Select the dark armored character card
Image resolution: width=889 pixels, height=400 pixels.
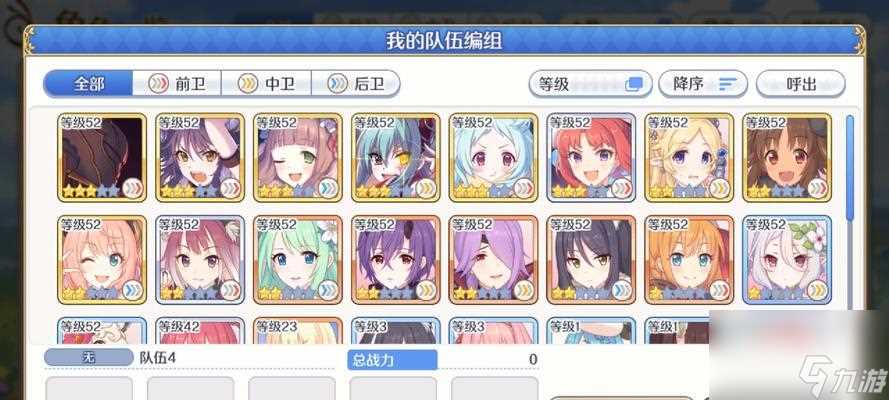[103, 156]
